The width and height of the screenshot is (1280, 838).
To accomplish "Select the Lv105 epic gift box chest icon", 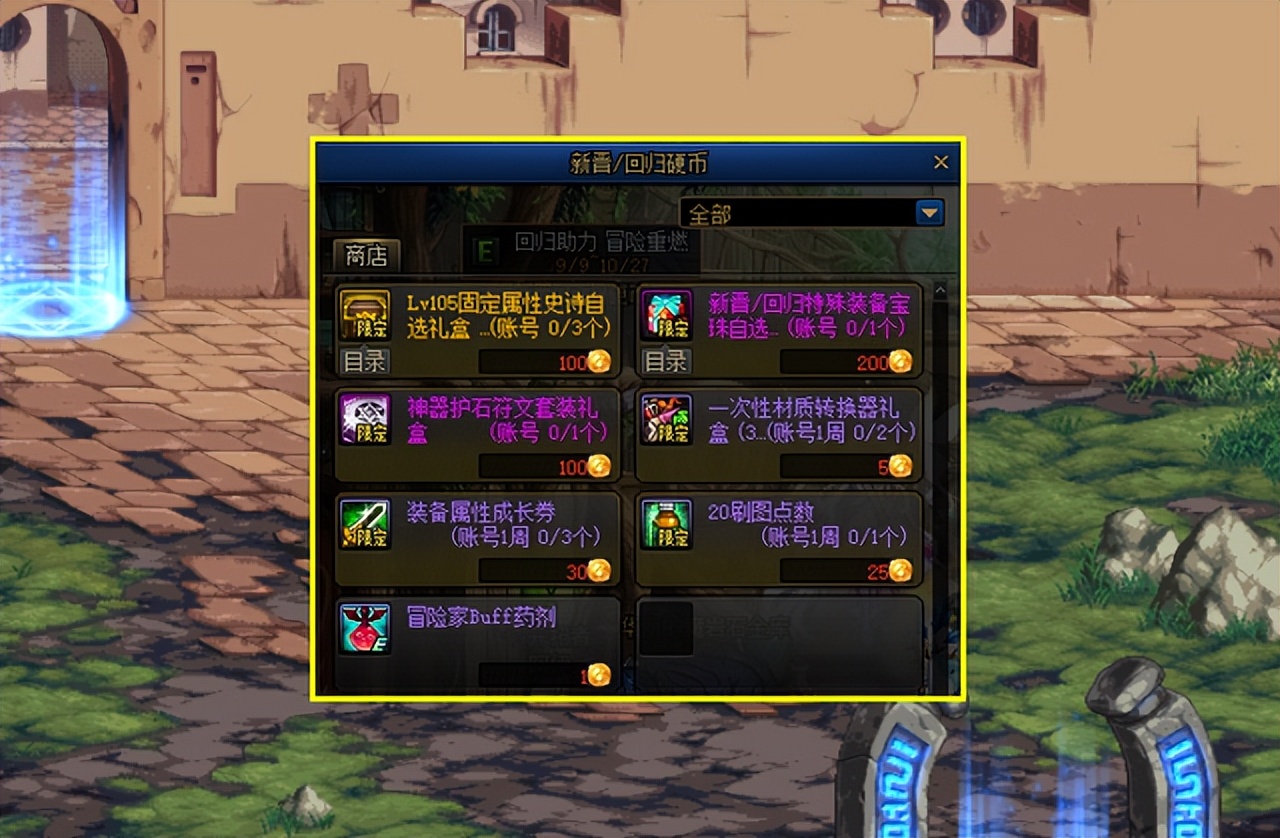I will [x=366, y=313].
